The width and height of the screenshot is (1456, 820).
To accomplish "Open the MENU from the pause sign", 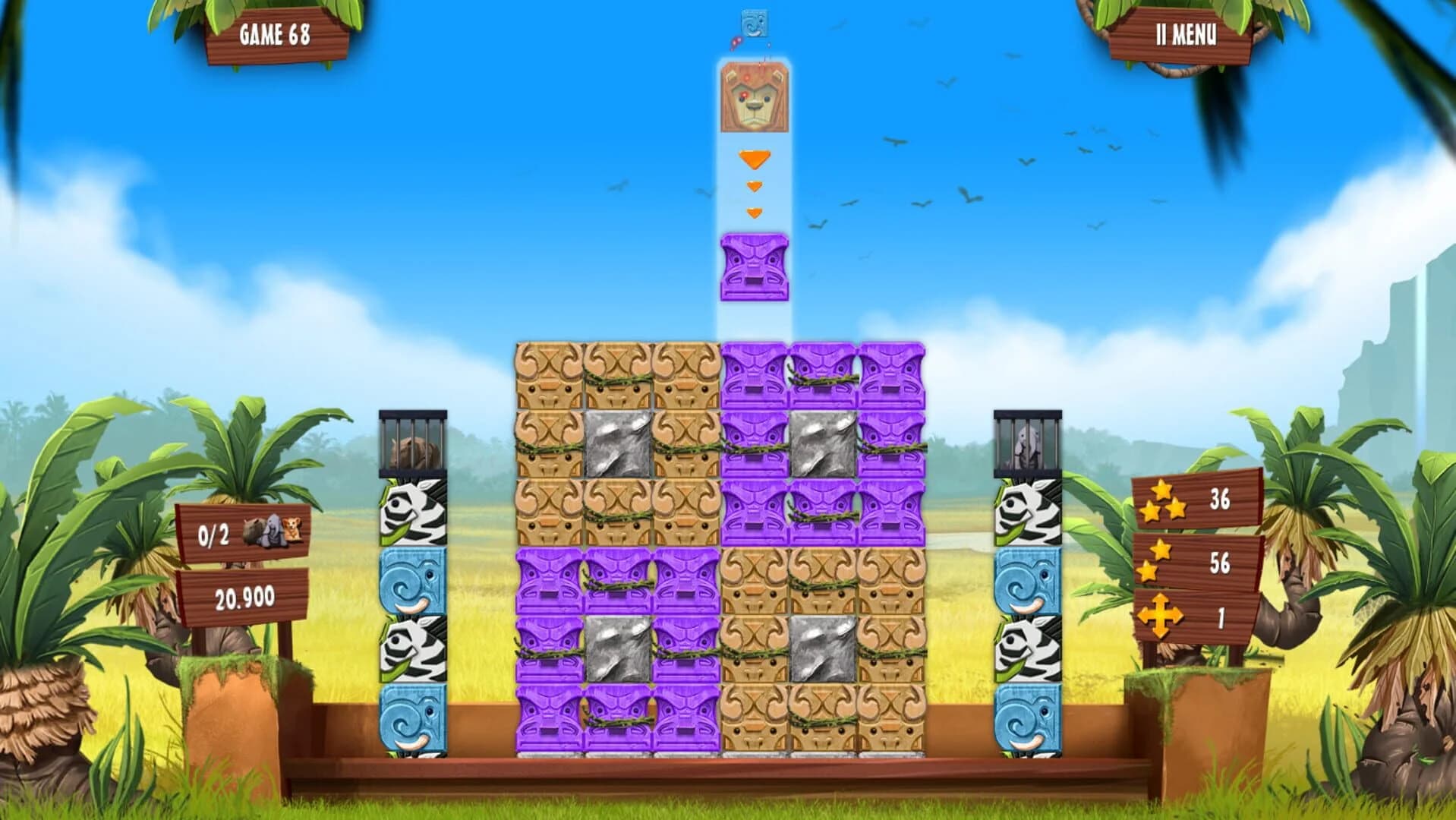I will [1186, 34].
